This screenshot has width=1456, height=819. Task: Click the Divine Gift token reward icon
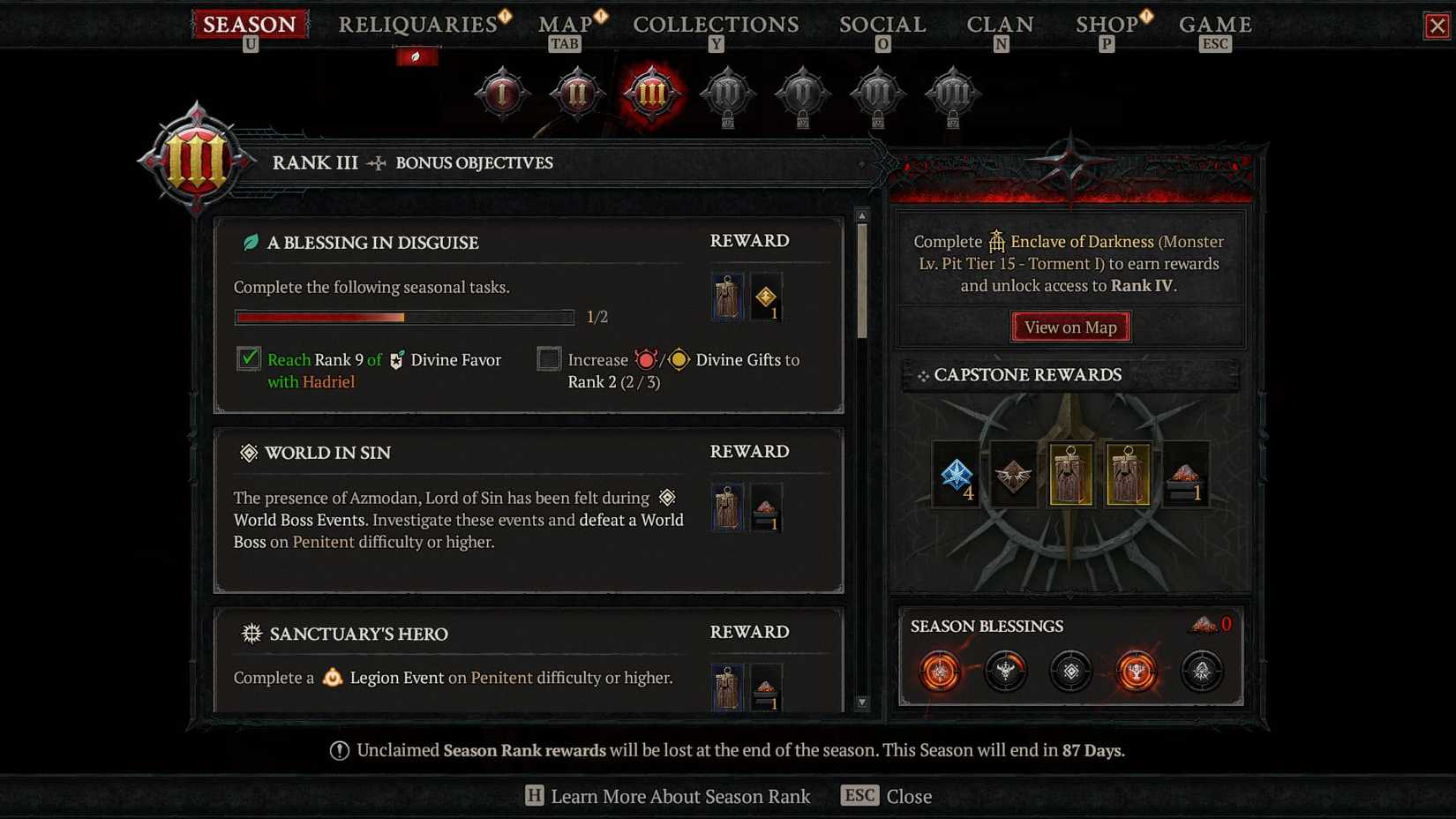coord(767,296)
